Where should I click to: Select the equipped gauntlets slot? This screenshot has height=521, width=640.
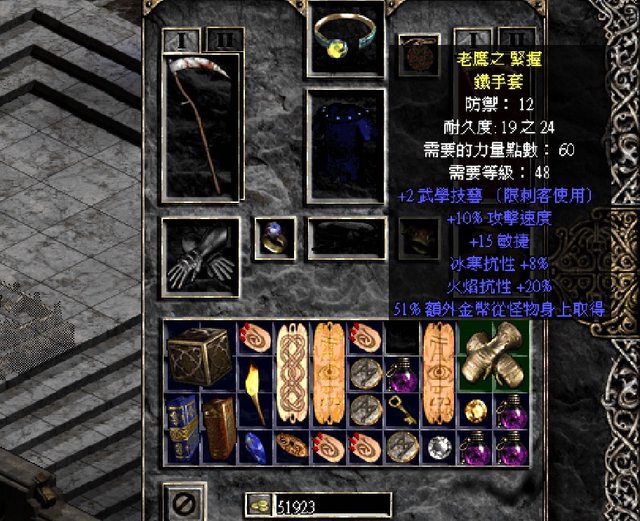click(200, 259)
